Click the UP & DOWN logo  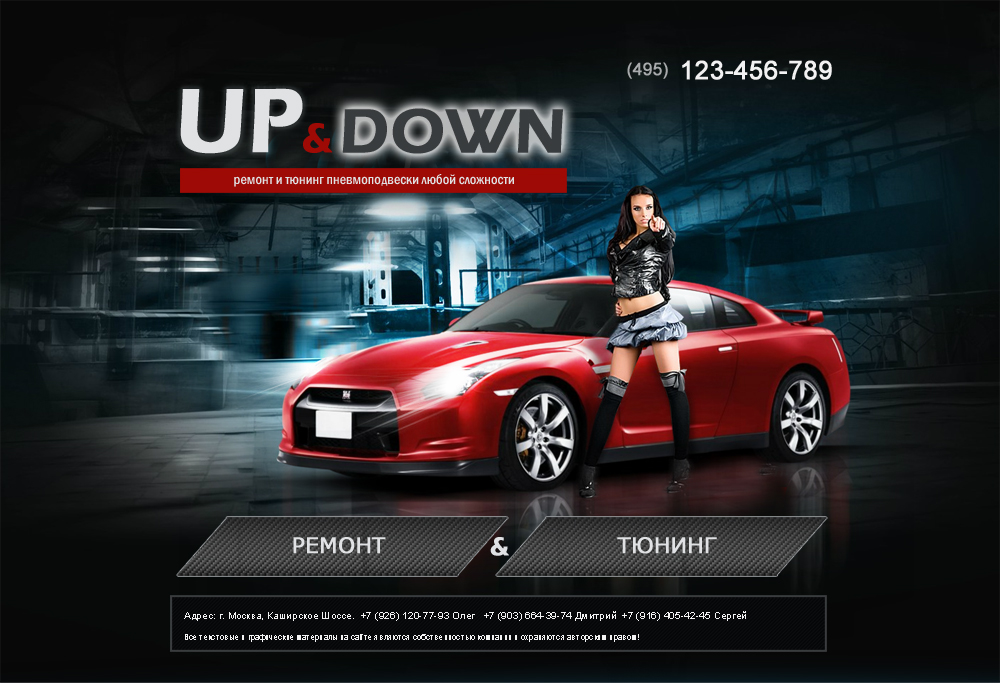[372, 126]
